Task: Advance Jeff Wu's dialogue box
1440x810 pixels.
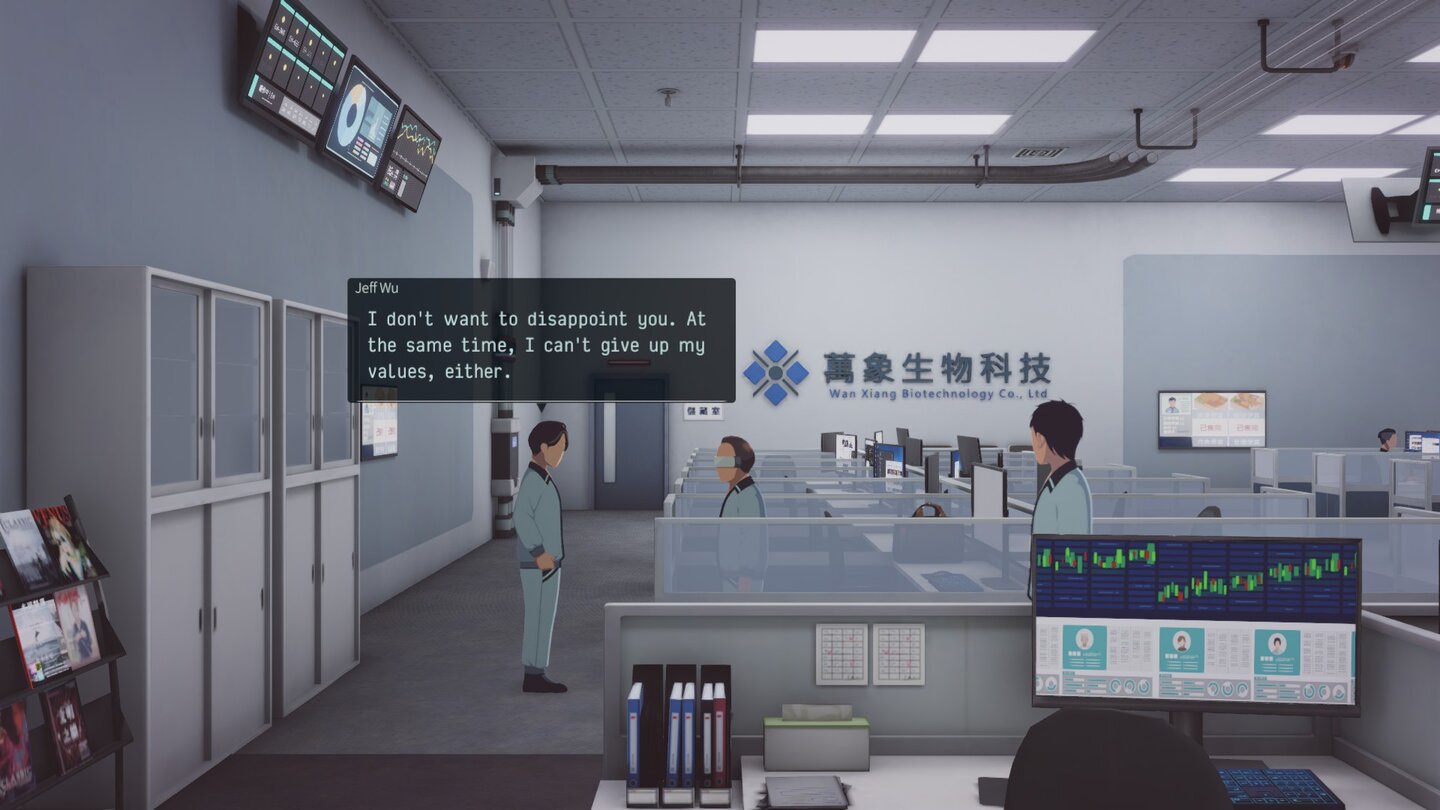Action: pos(540,345)
